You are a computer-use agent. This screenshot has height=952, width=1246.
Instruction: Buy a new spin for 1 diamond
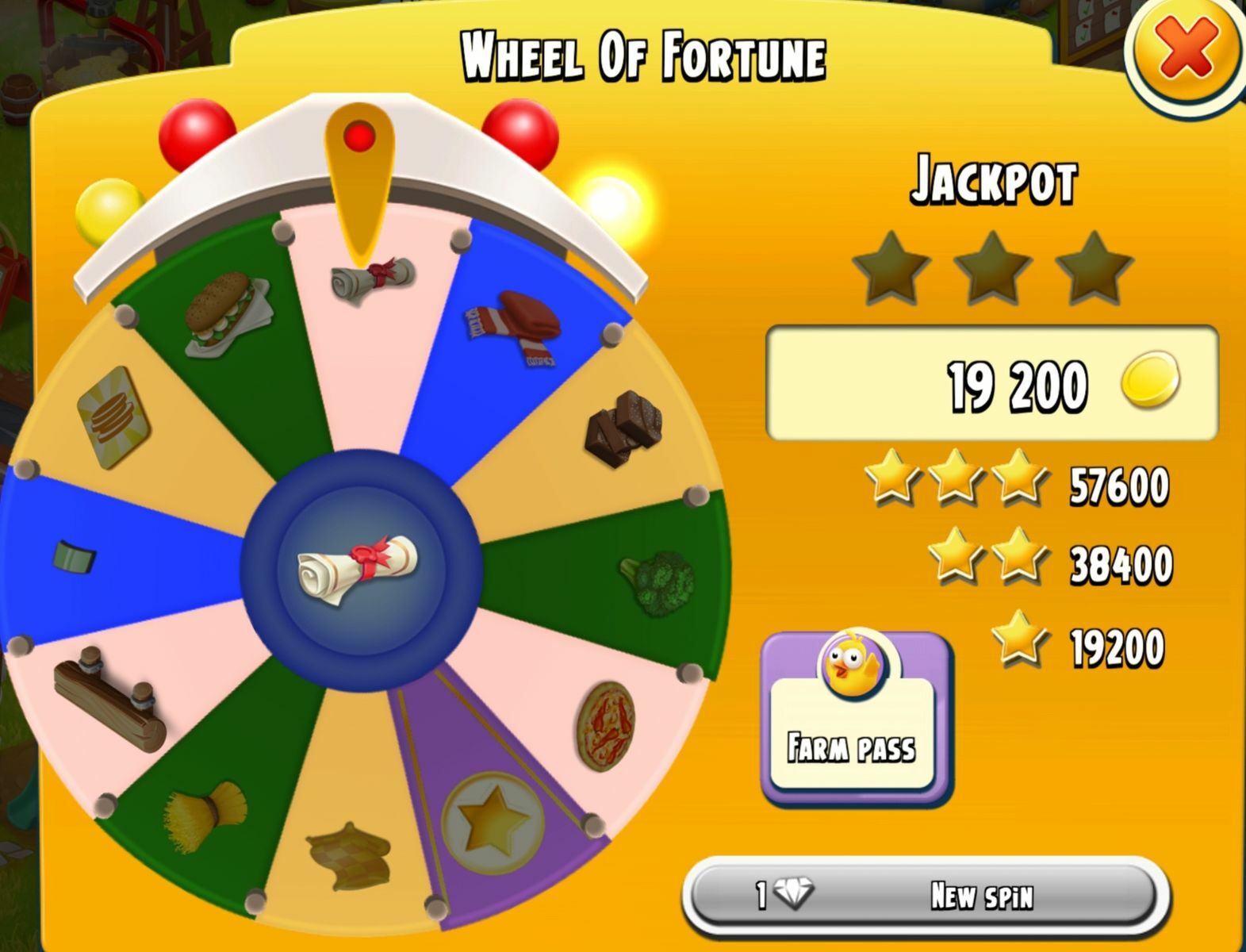(925, 896)
